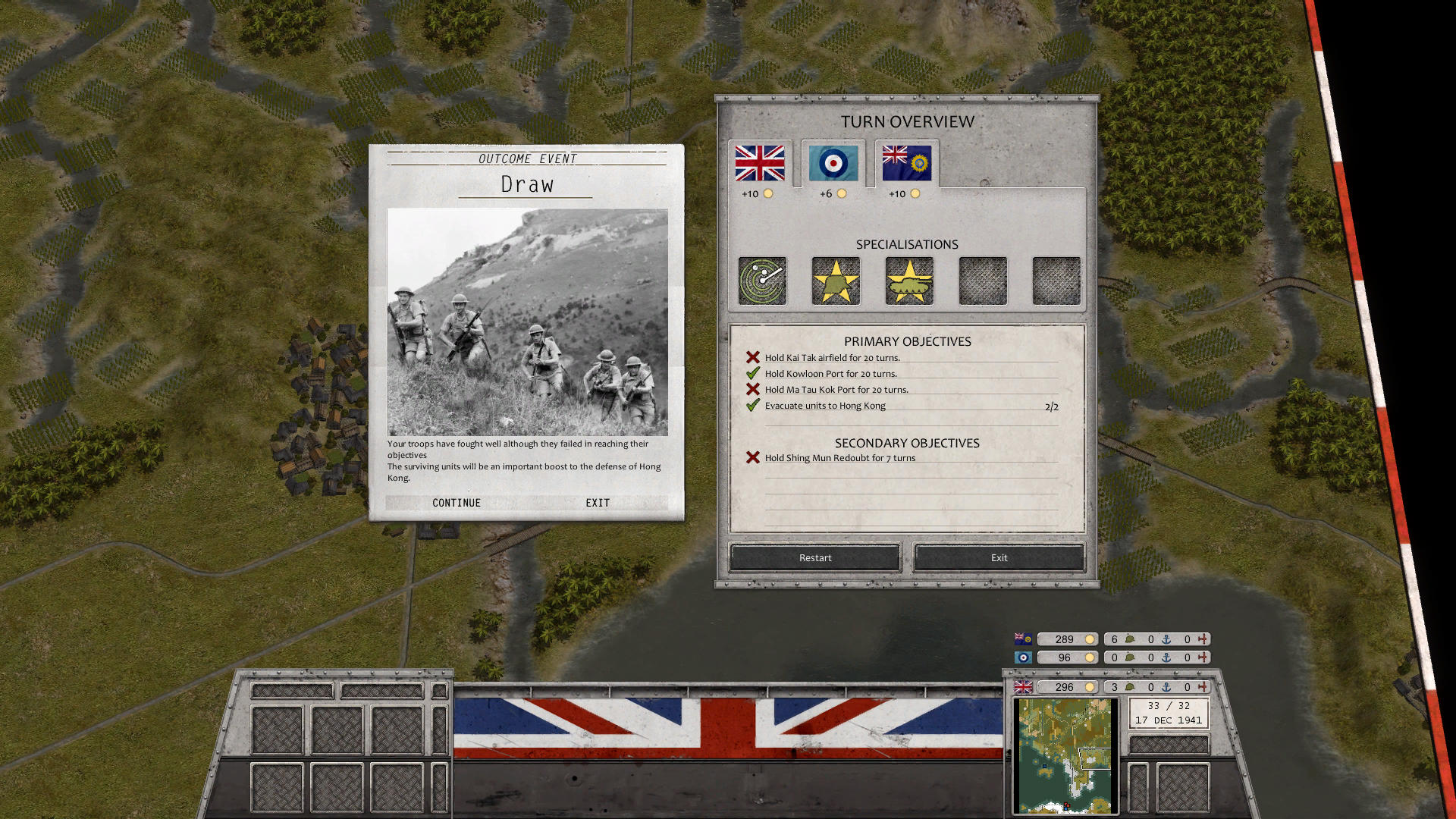The image size is (1456, 819).
Task: Click Restart in the Turn Overview
Action: coord(814,557)
